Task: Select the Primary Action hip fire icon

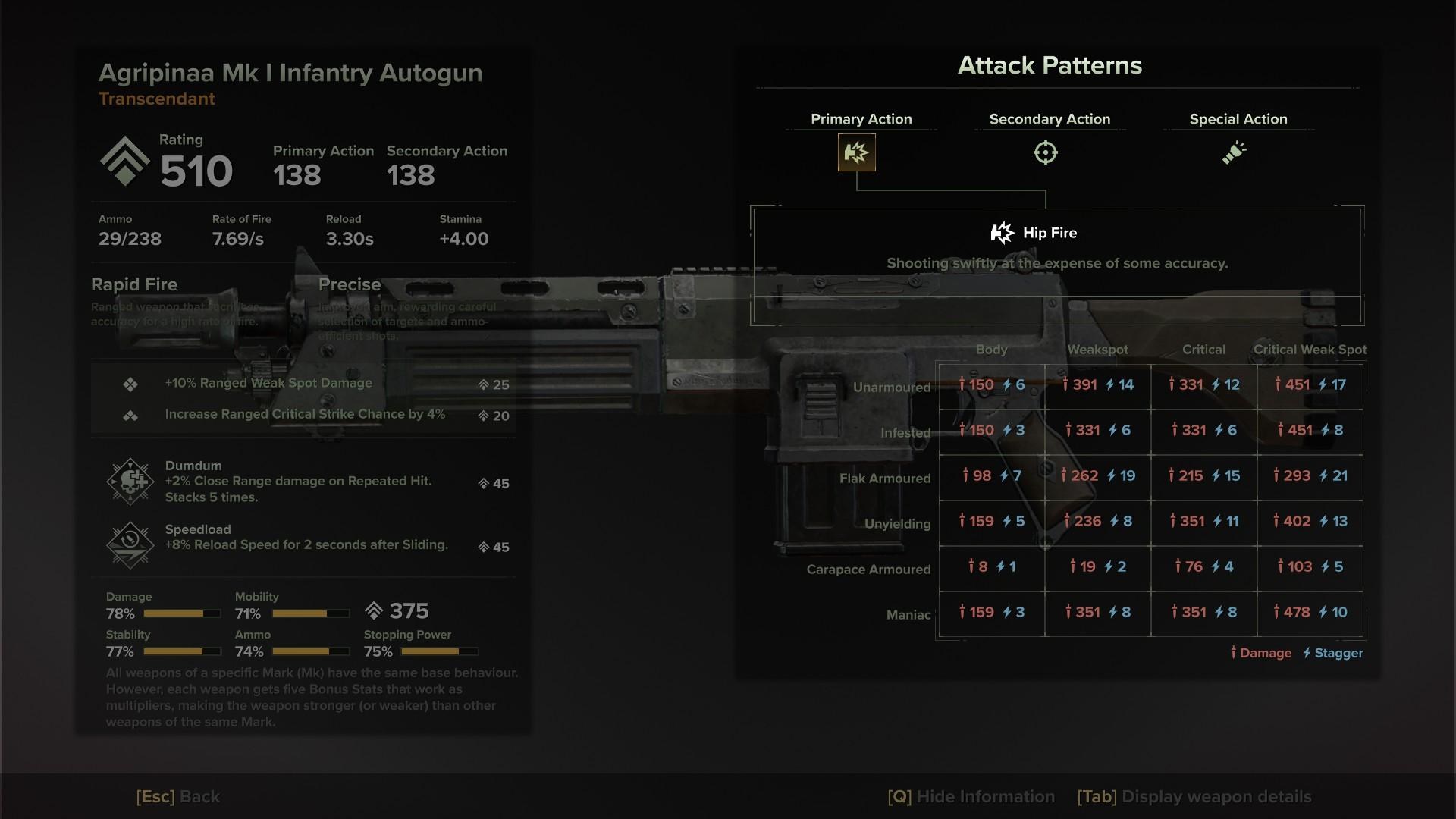Action: pos(856,152)
